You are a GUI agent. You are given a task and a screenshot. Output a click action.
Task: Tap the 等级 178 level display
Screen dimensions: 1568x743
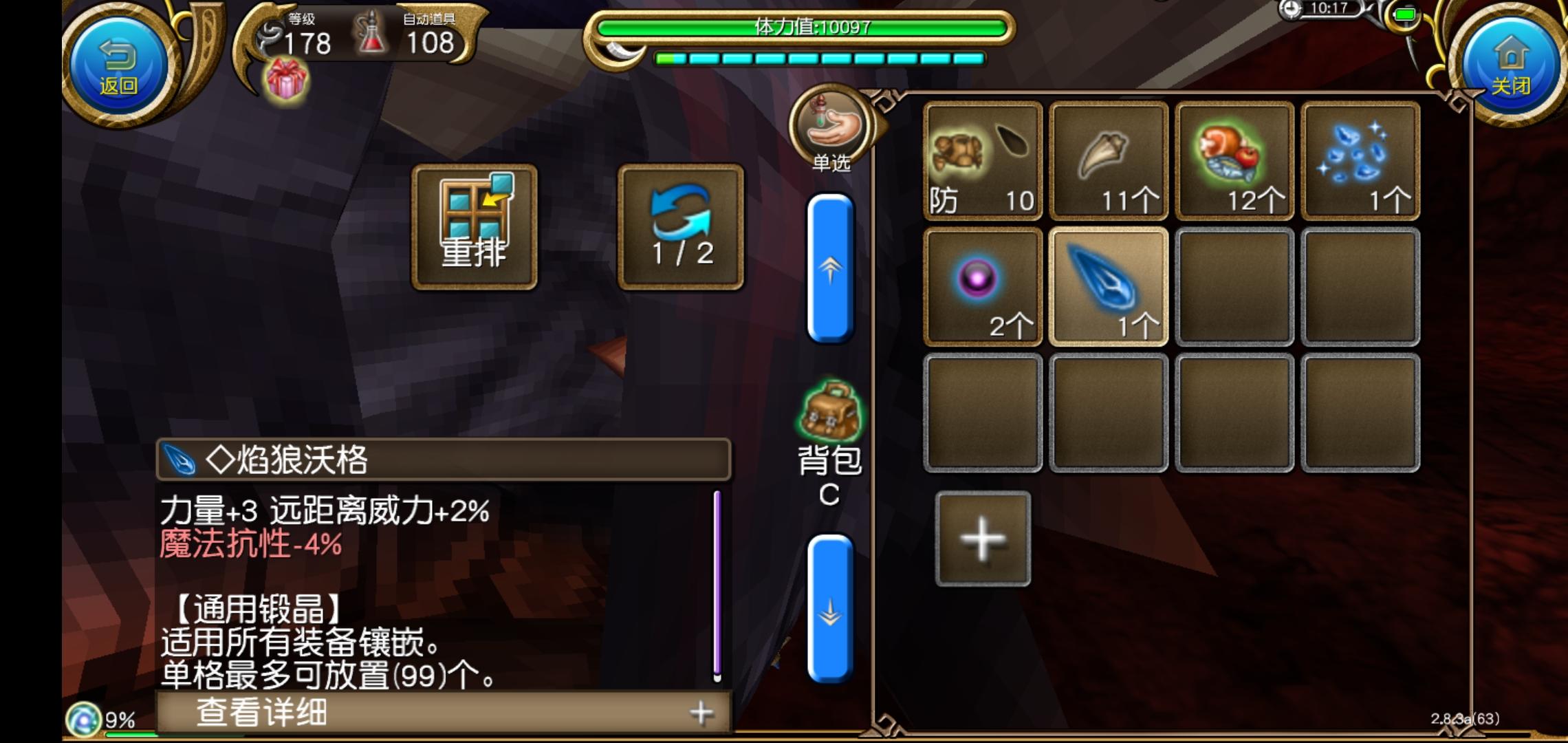(308, 43)
